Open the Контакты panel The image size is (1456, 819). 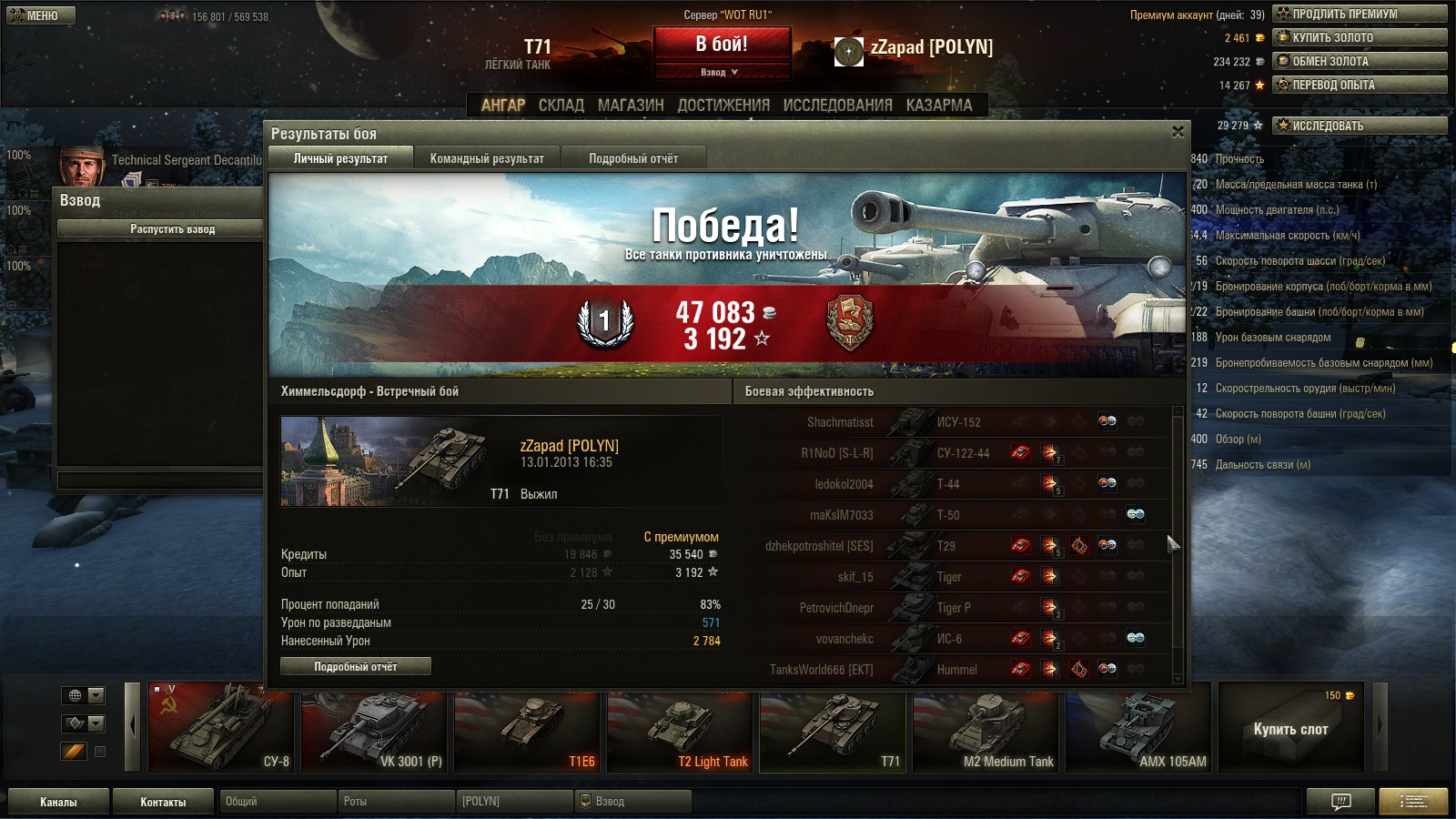point(163,802)
